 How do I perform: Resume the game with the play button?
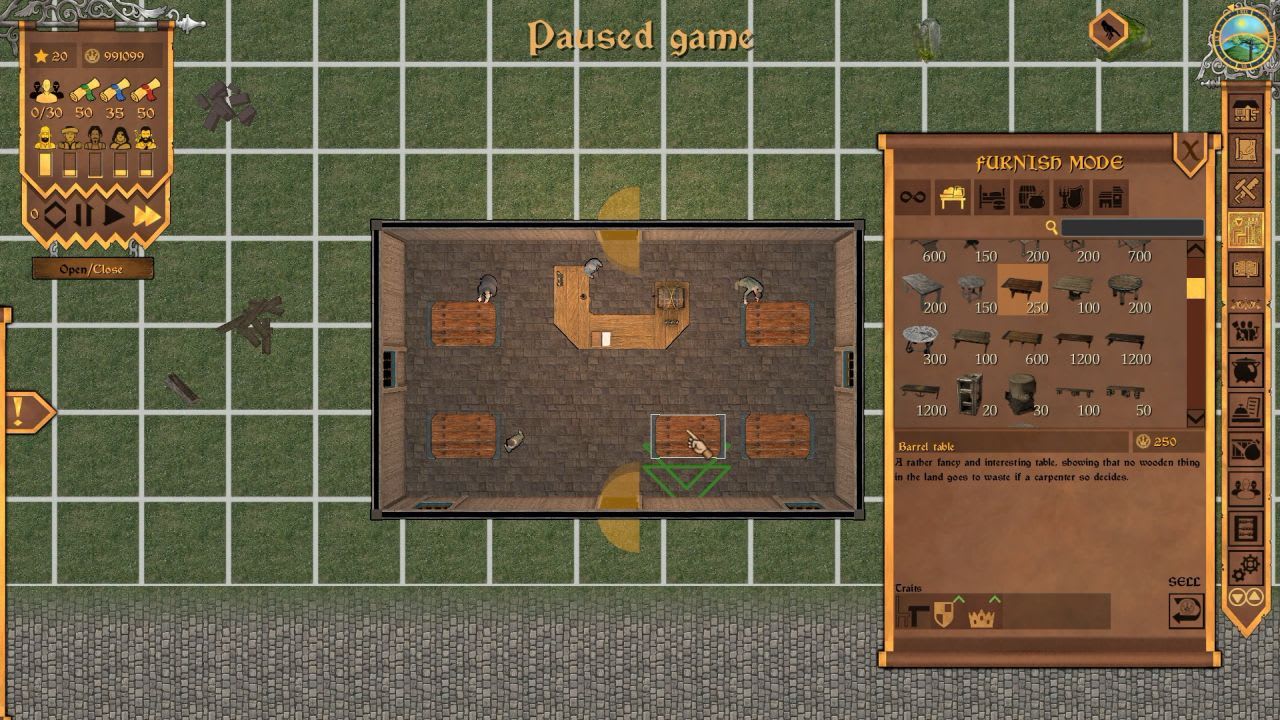click(114, 215)
